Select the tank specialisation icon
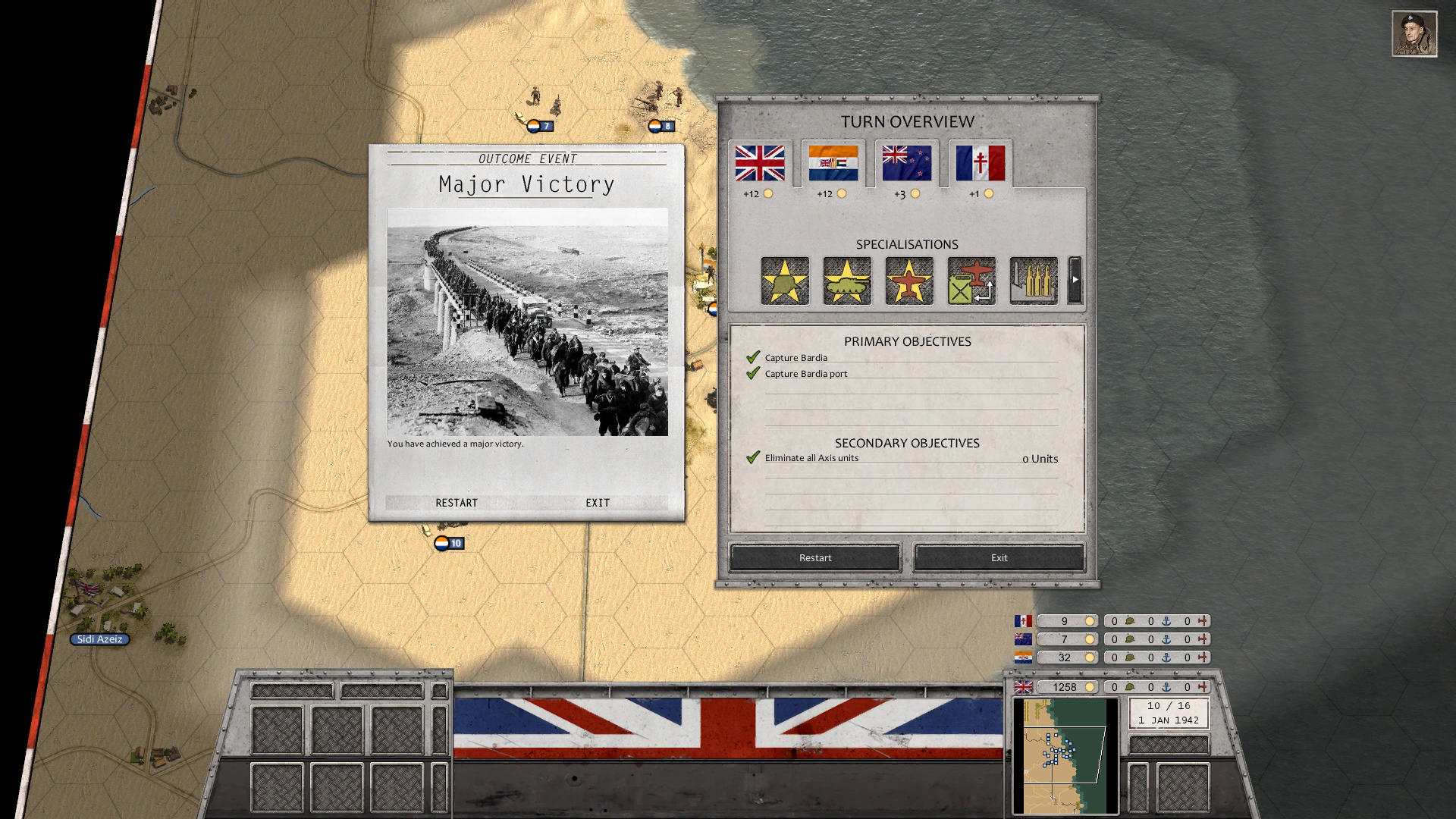The height and width of the screenshot is (819, 1456). pyautogui.click(x=846, y=281)
